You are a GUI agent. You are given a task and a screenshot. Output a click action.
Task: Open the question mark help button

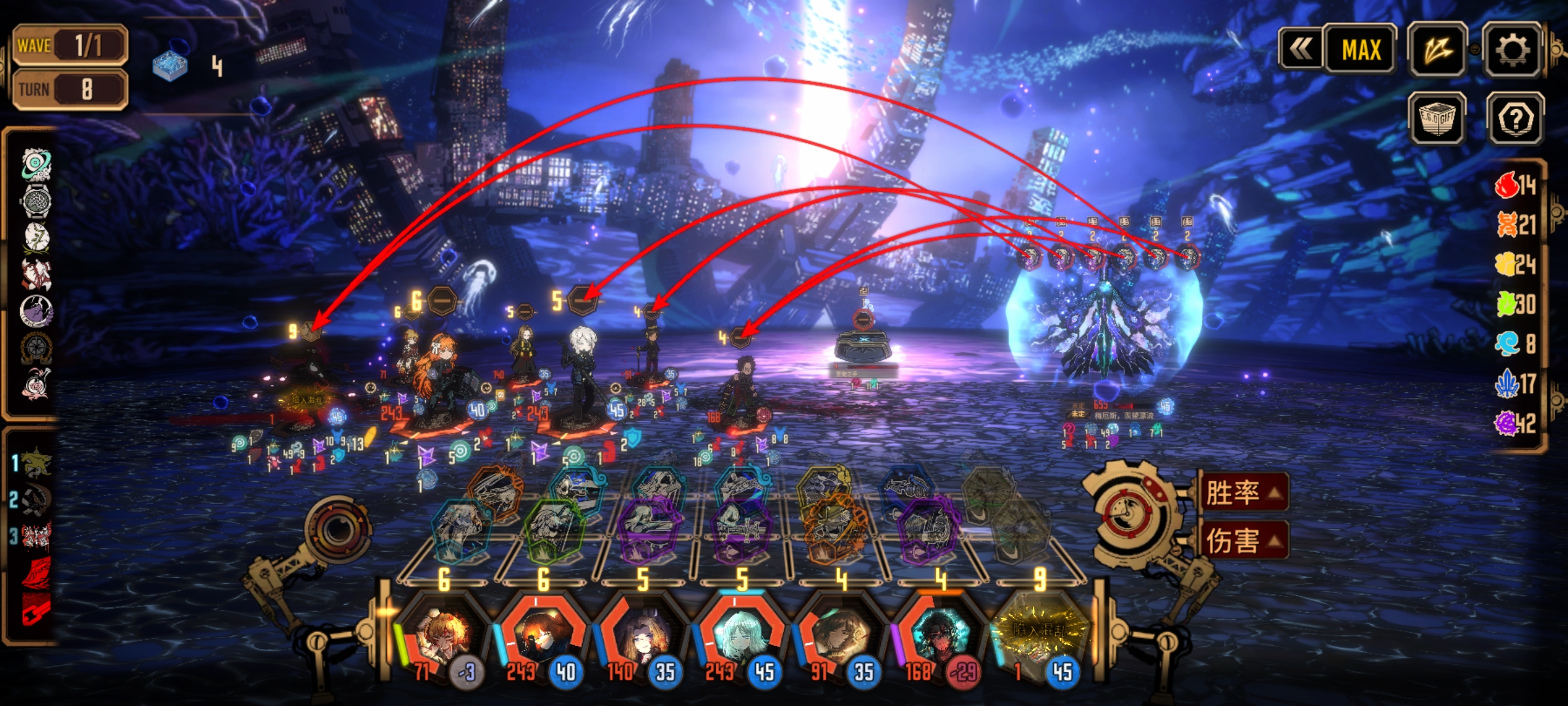click(1515, 119)
